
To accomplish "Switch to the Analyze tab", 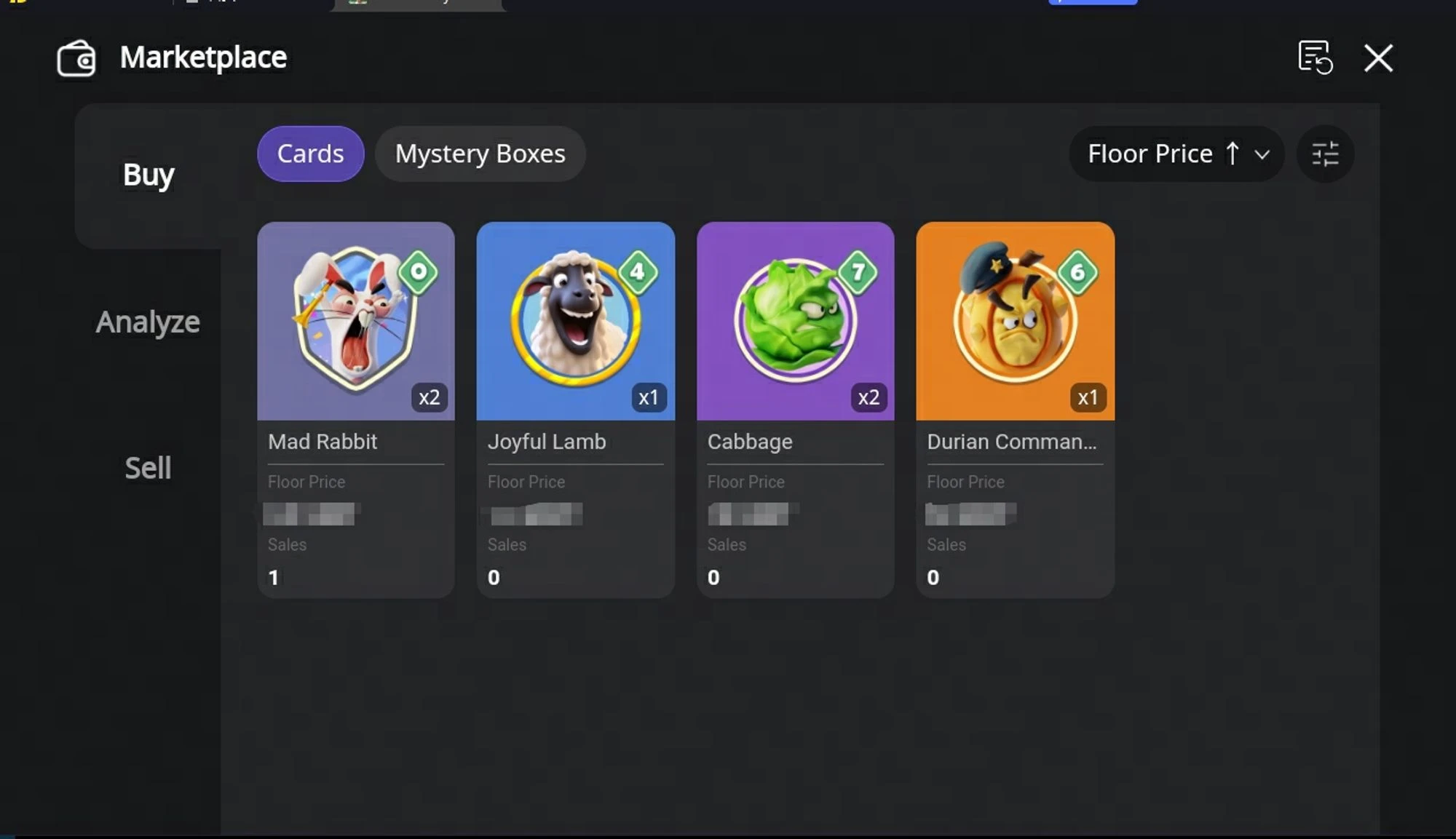I will click(x=147, y=321).
